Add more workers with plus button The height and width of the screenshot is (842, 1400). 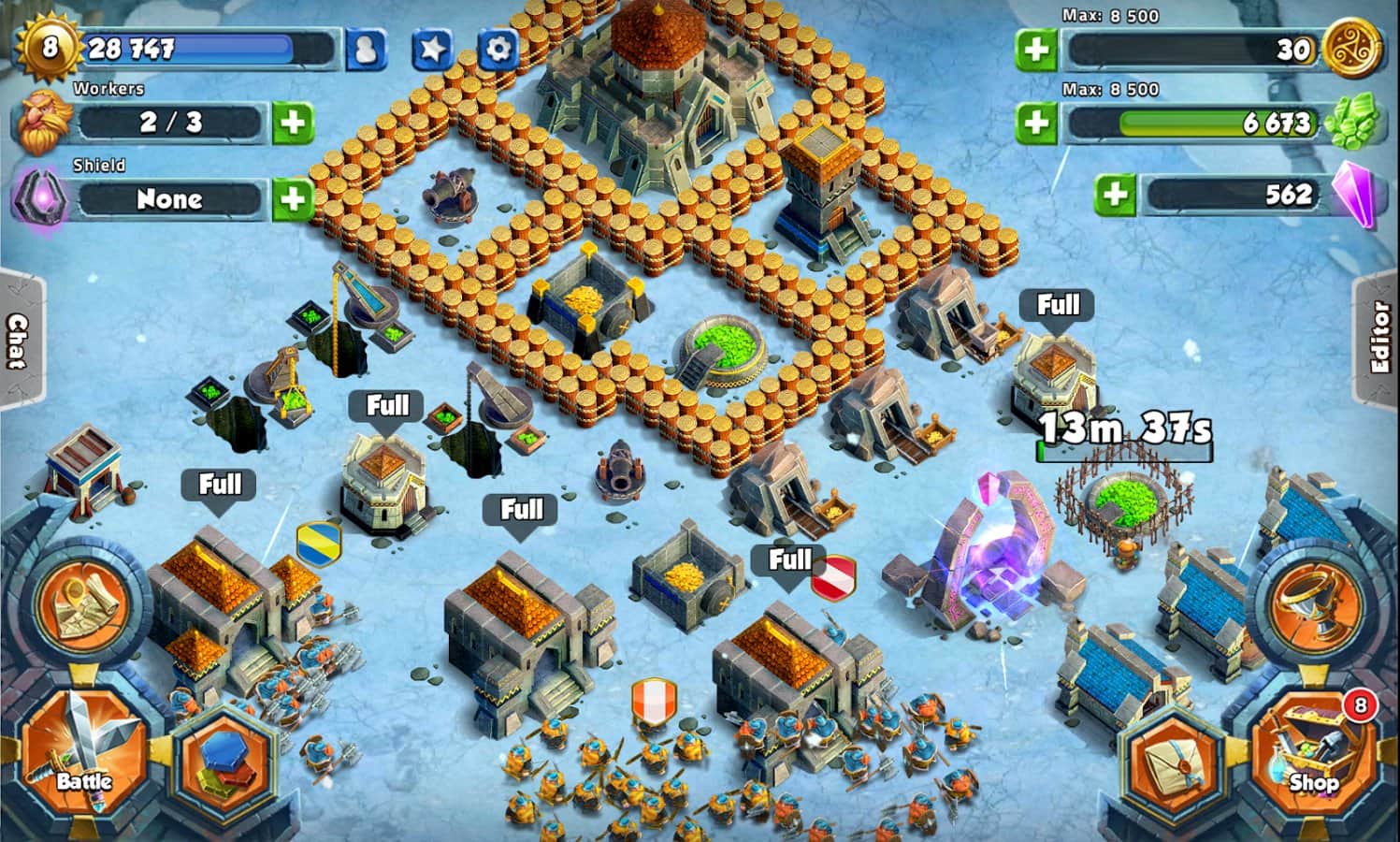click(x=293, y=123)
